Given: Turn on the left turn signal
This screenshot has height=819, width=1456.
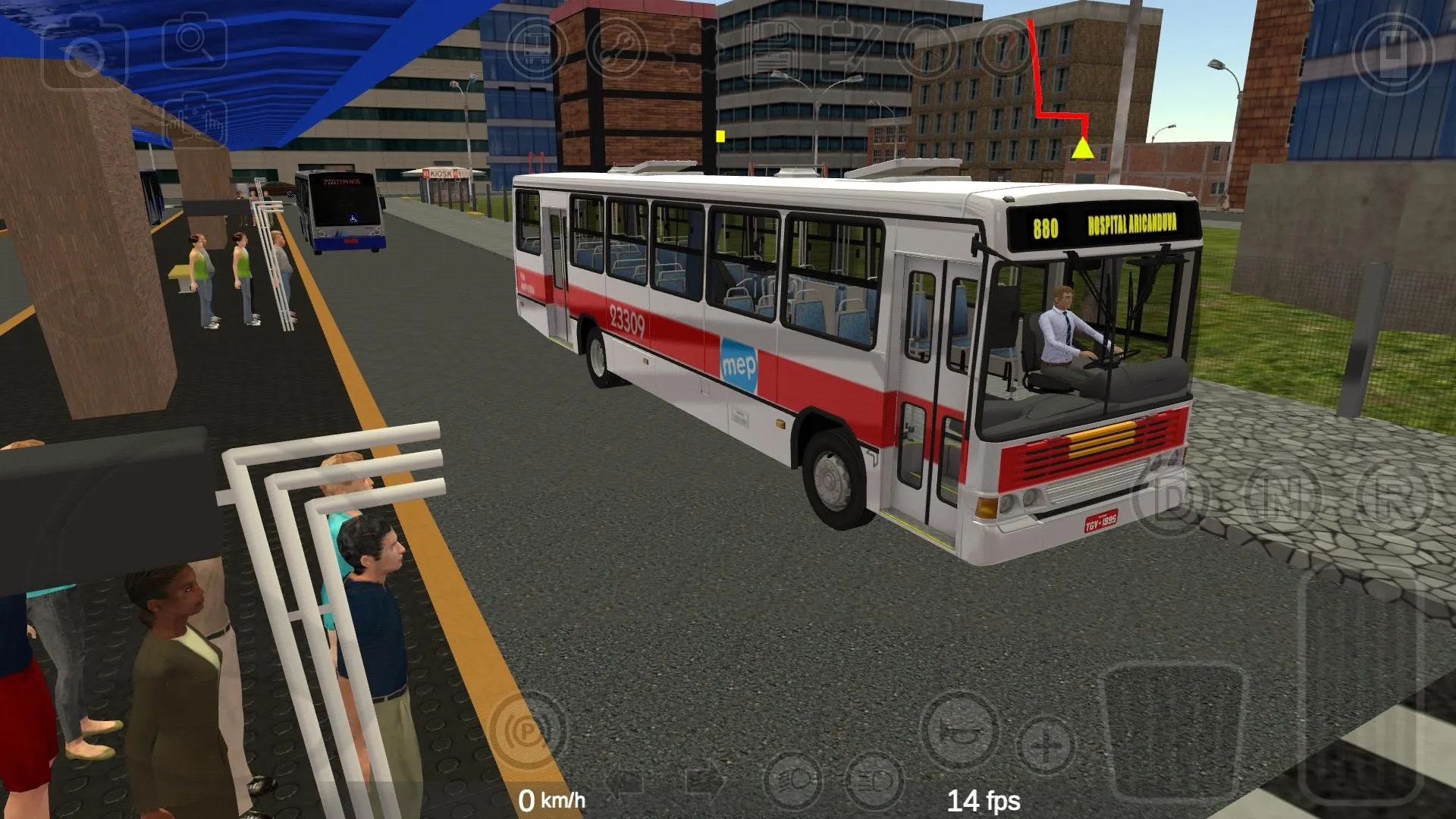Looking at the screenshot, I should [623, 781].
